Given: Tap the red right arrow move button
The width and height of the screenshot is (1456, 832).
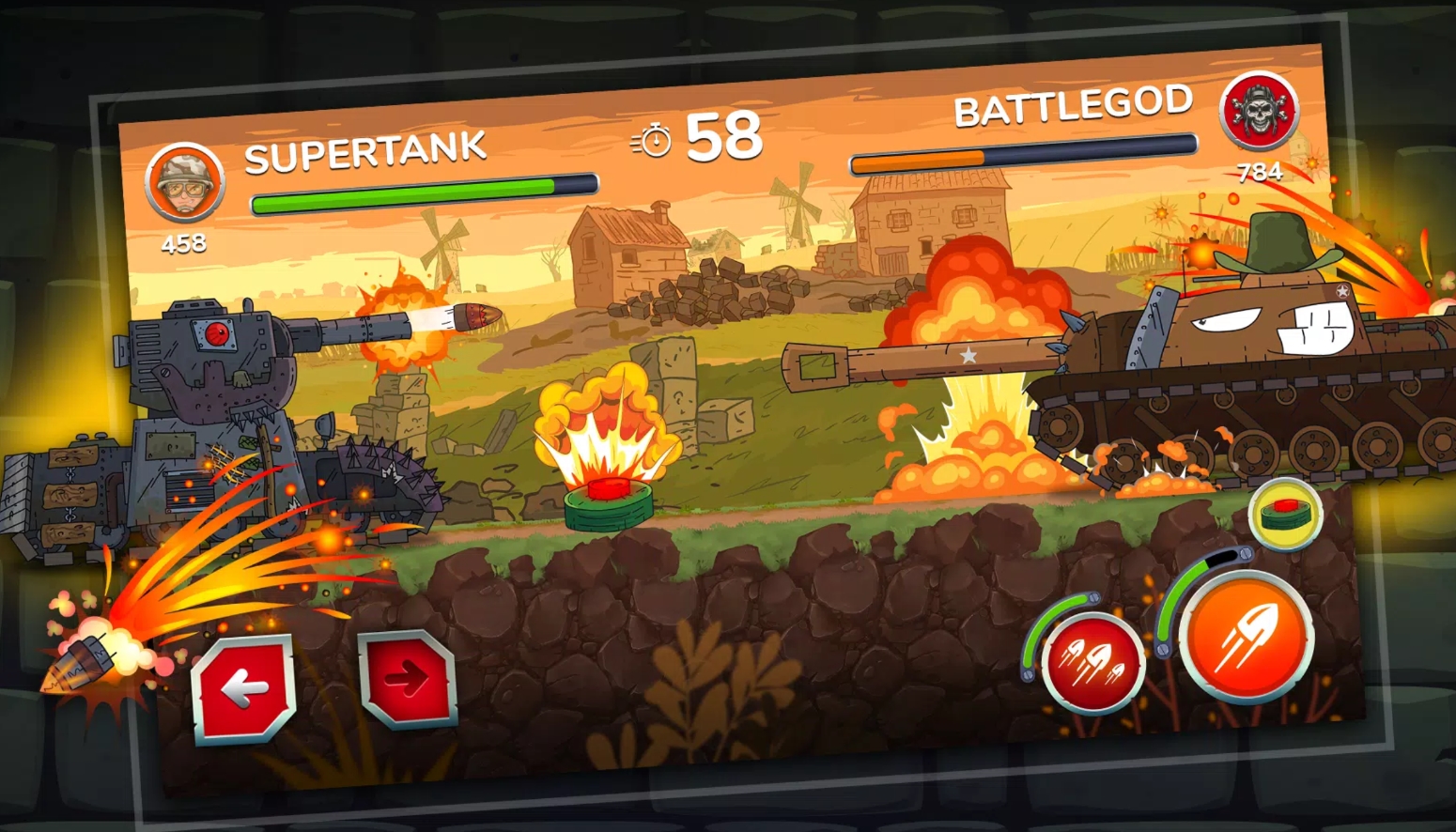Looking at the screenshot, I should 408,678.
